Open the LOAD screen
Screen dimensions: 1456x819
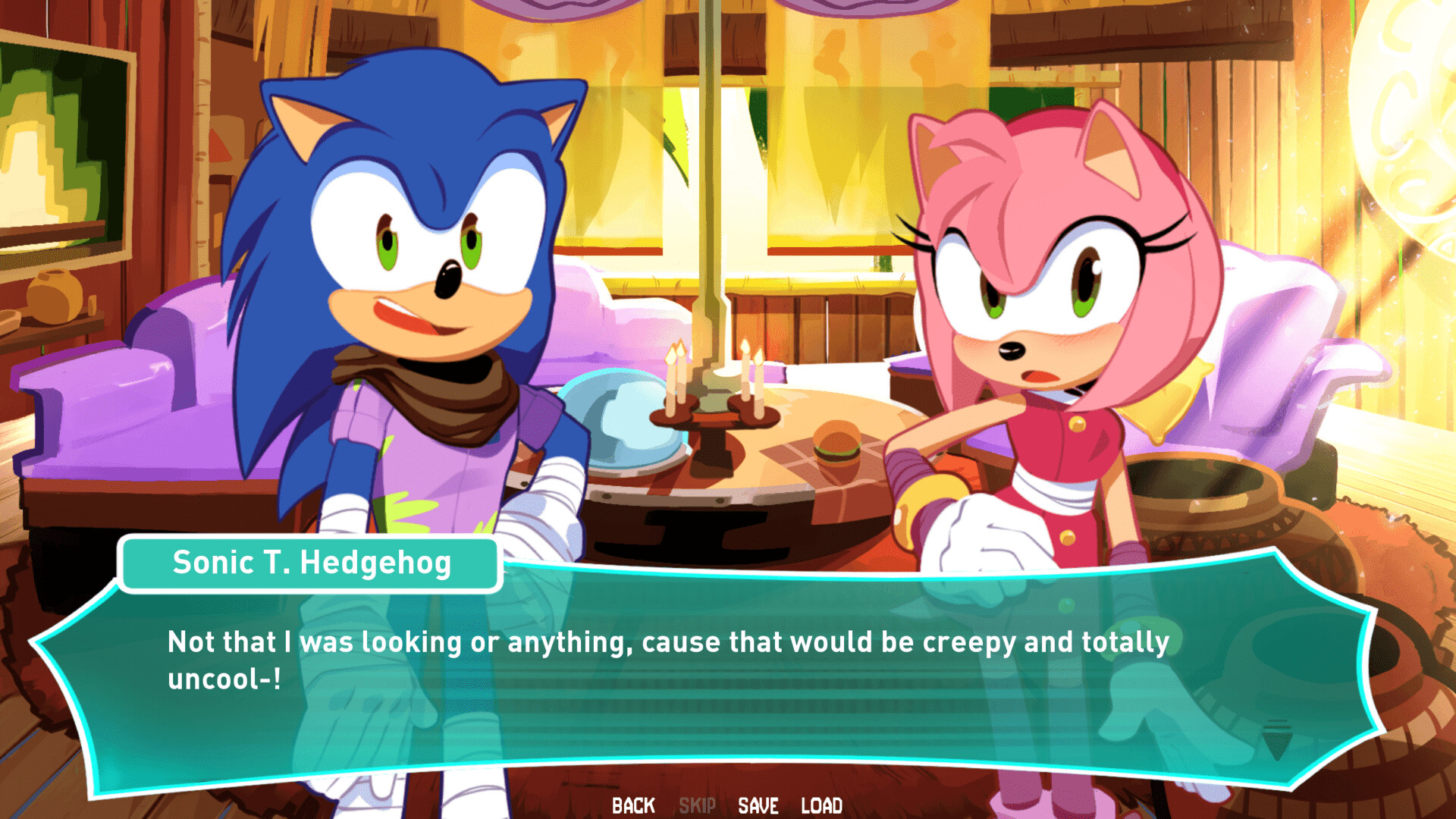pyautogui.click(x=821, y=806)
